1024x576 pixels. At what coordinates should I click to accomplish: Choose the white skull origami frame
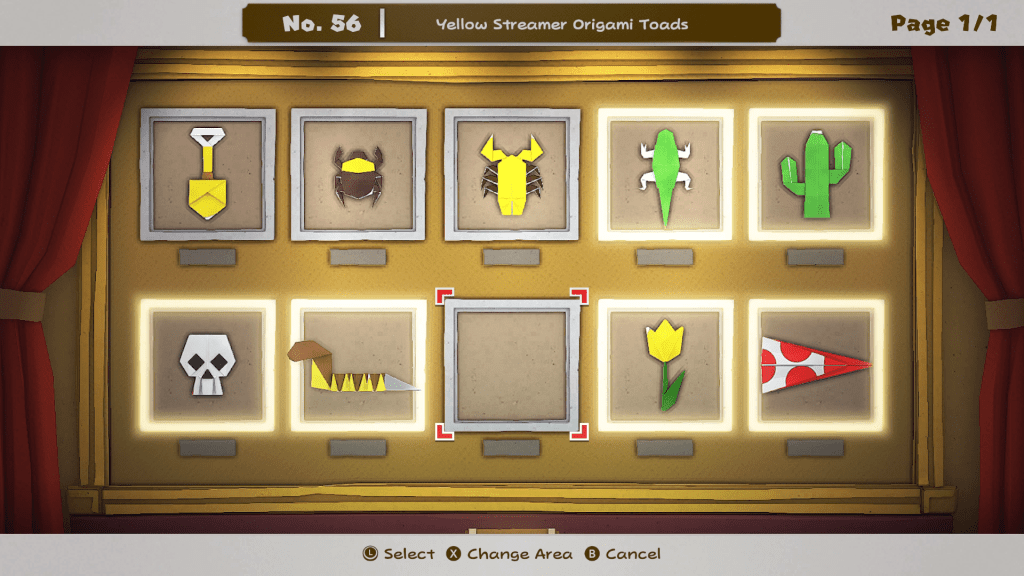coord(208,365)
